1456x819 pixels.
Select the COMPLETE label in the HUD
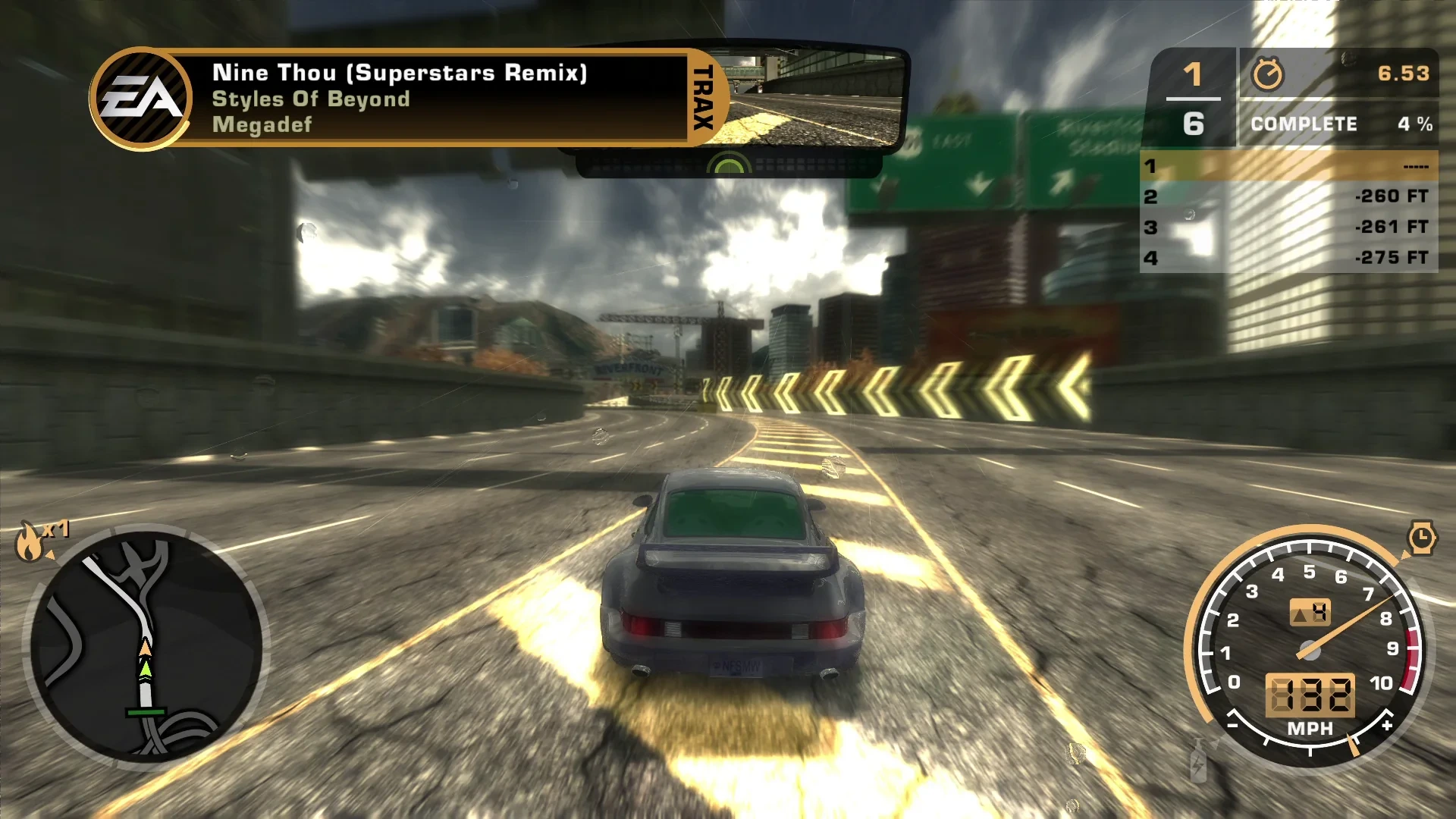[1303, 124]
